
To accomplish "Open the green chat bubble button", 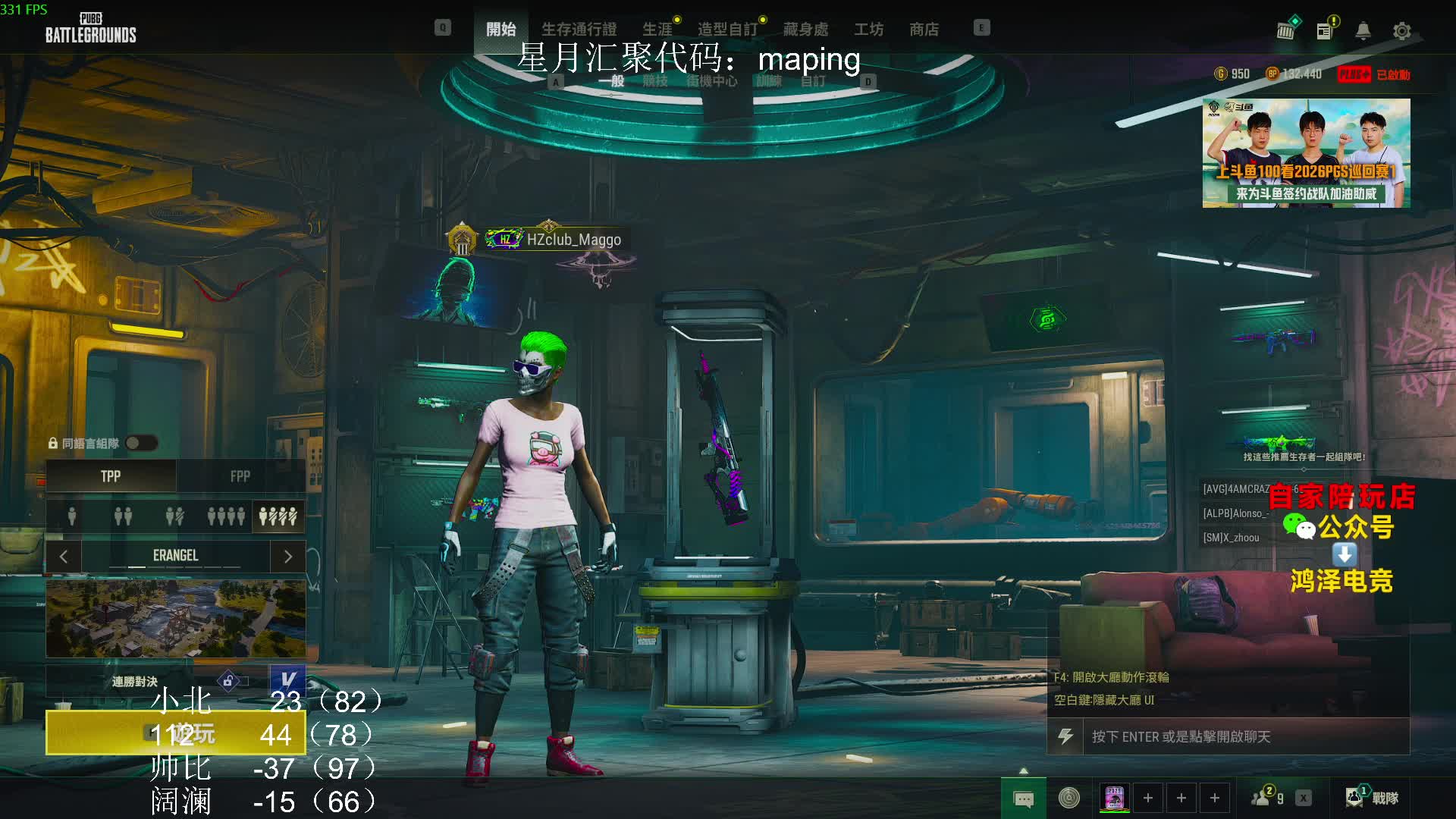I will point(1023,799).
